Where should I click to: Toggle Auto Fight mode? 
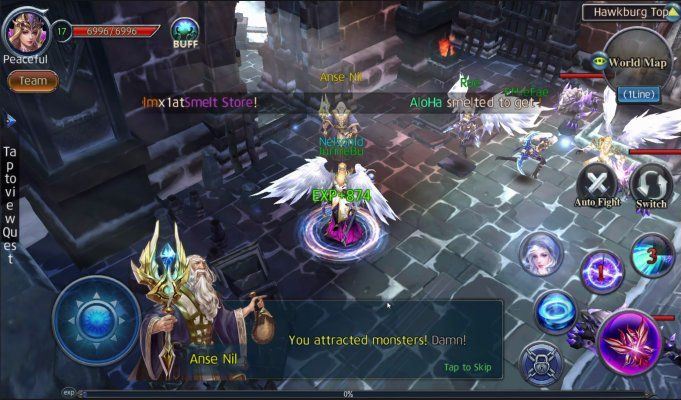pyautogui.click(x=599, y=185)
